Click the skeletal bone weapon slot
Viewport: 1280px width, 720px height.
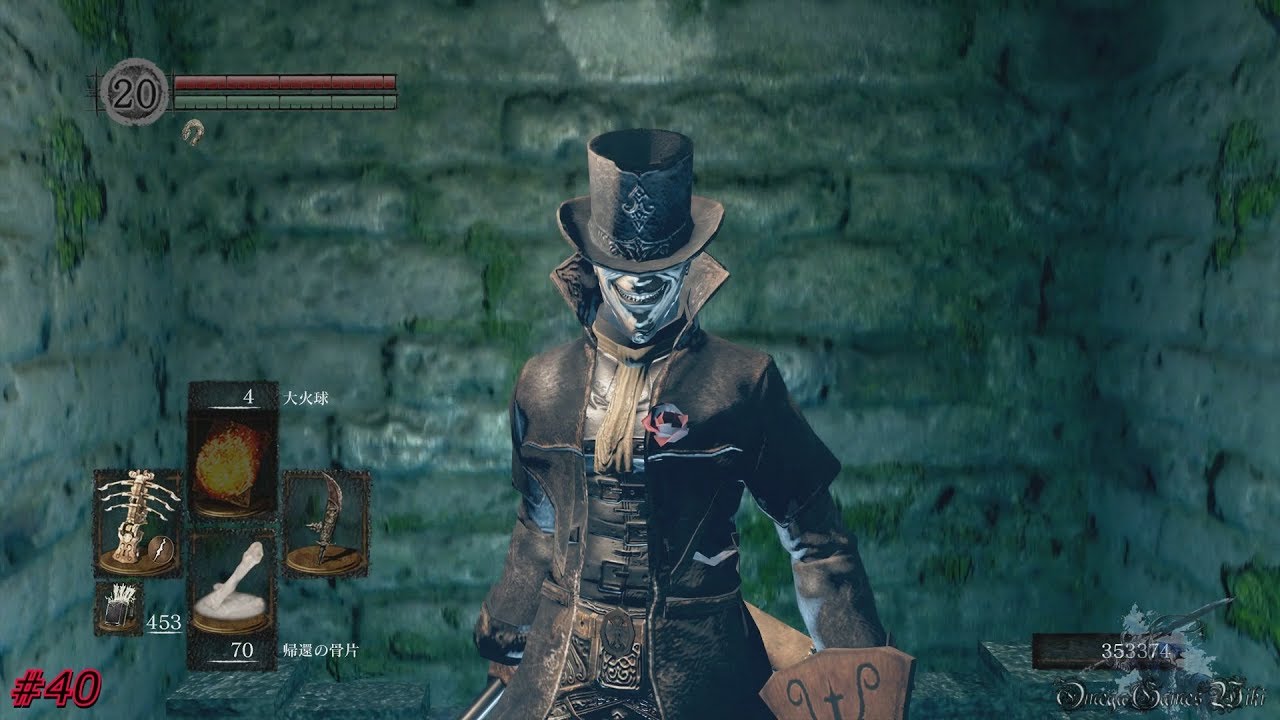coord(138,523)
